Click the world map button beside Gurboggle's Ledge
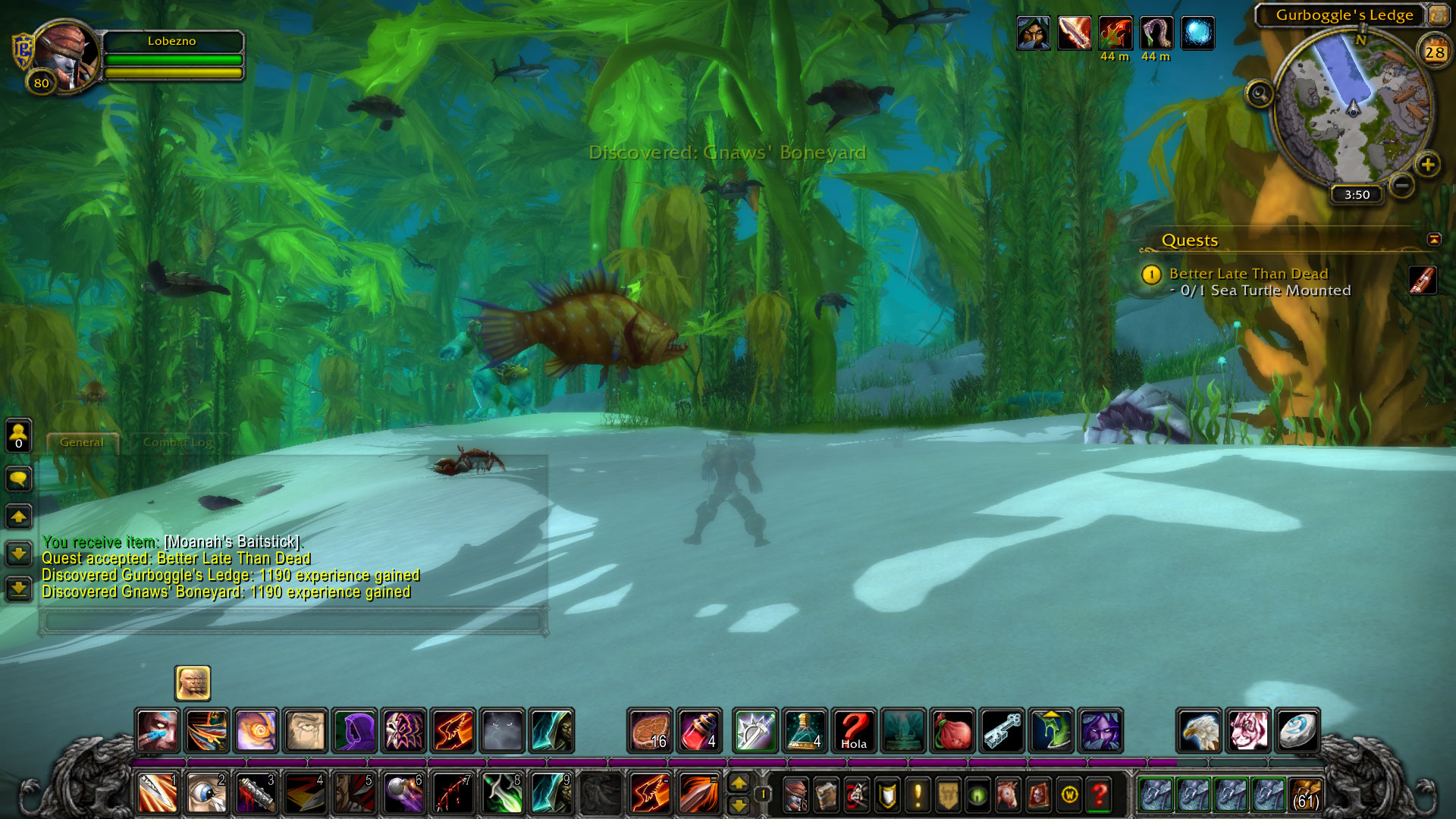Screen dimensions: 1456x819 (1437, 14)
